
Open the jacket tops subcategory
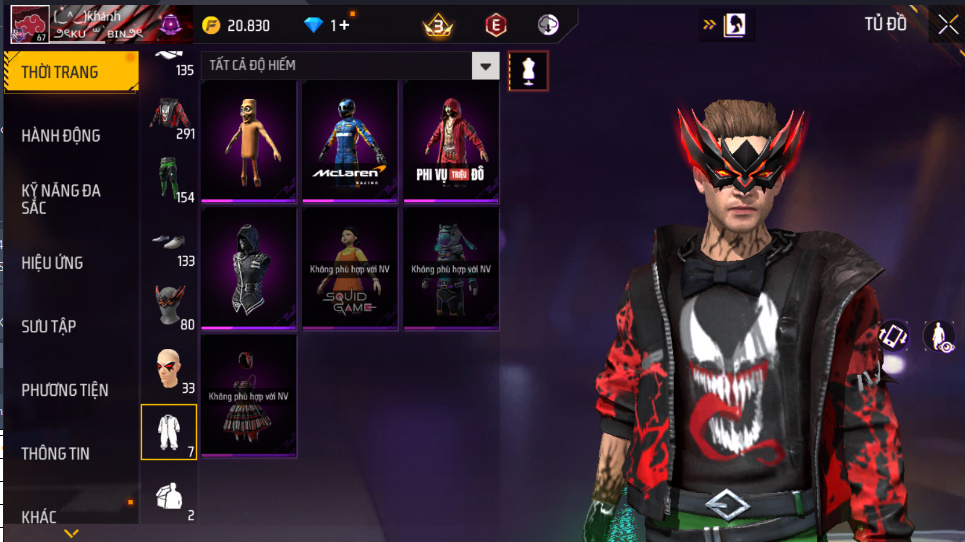click(x=169, y=115)
